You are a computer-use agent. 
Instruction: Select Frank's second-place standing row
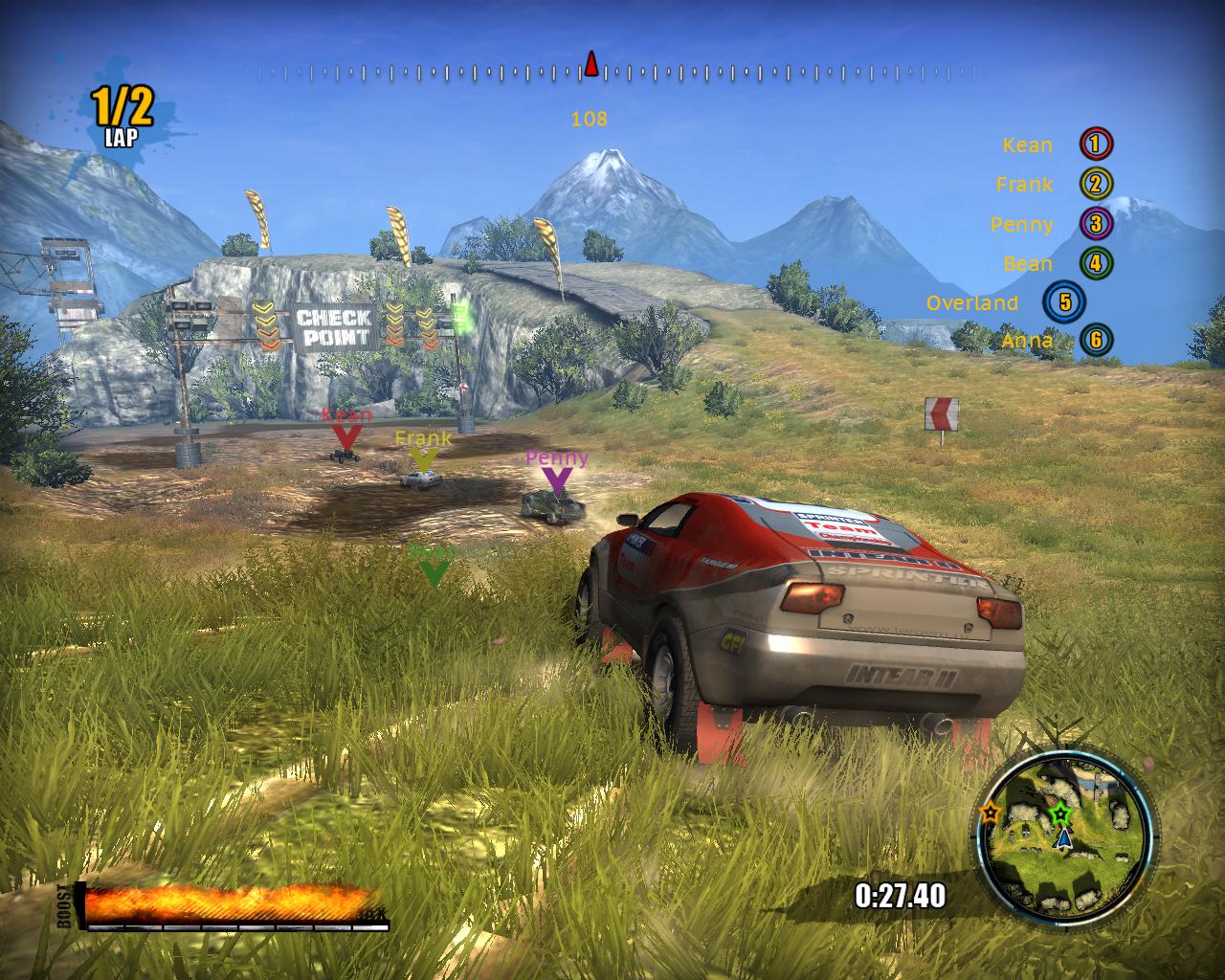1053,185
